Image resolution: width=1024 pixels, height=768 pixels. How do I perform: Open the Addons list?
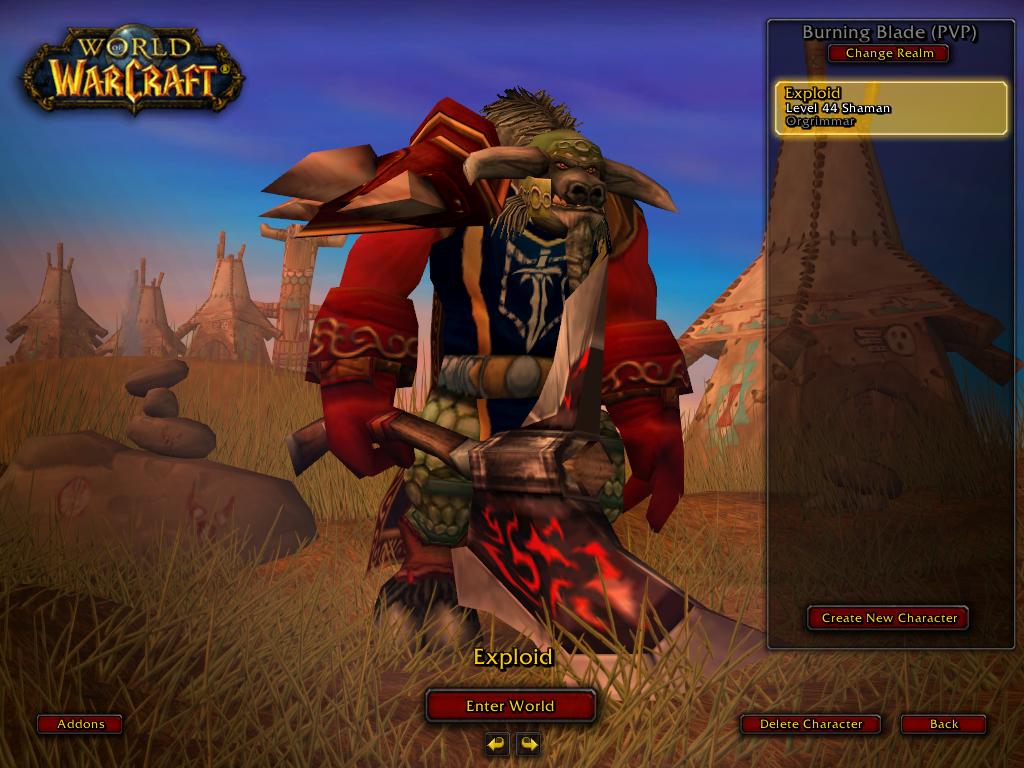[x=80, y=724]
